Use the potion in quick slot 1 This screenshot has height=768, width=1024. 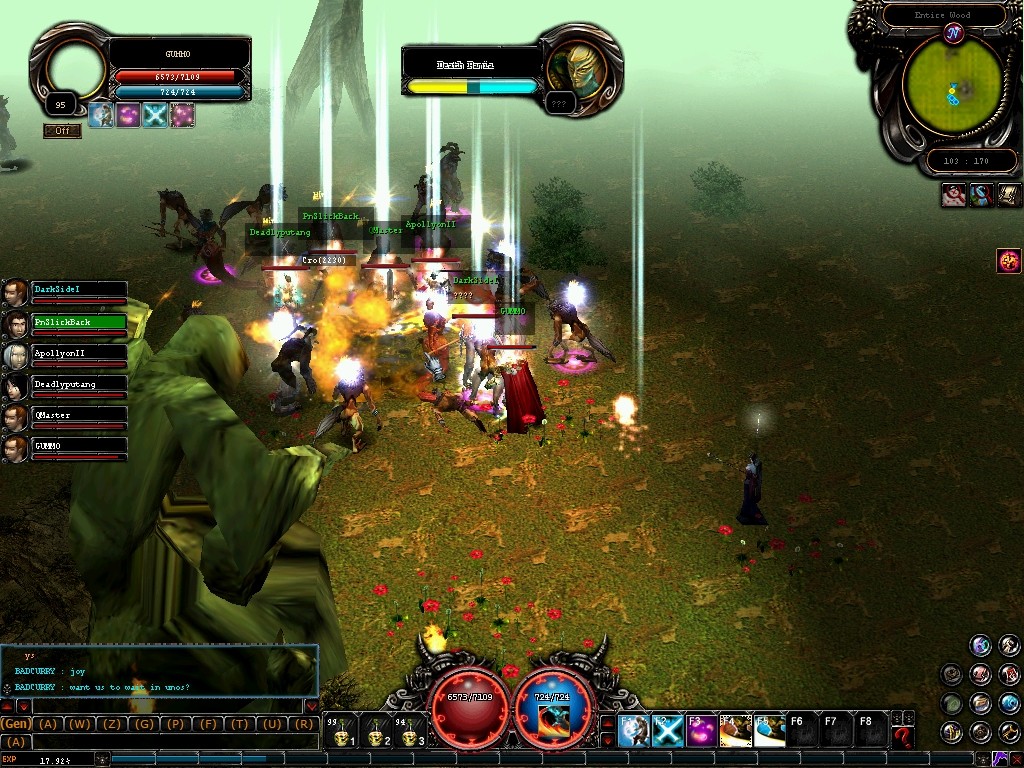pos(341,732)
